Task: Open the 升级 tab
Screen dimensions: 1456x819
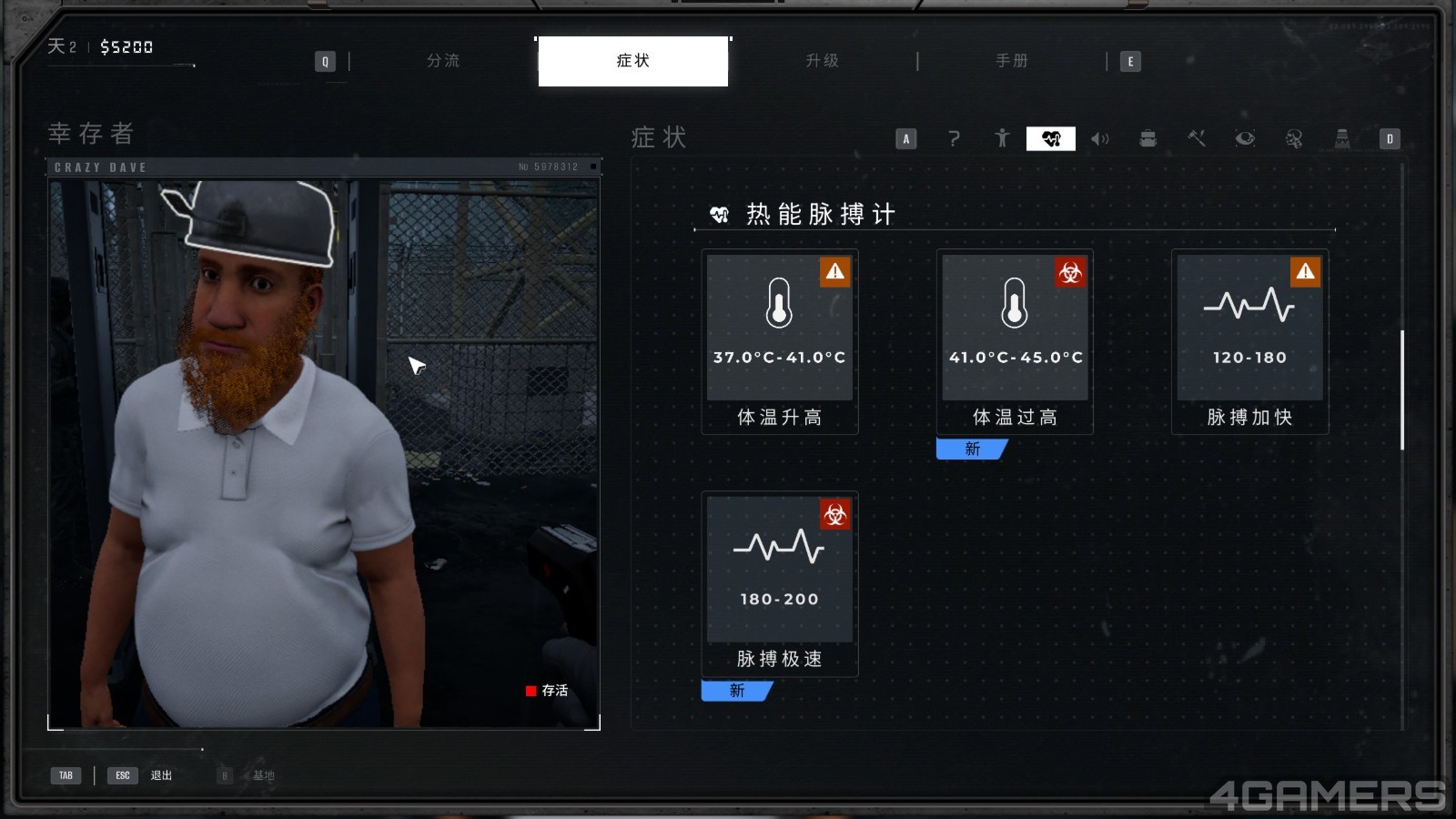Action: coord(822,61)
